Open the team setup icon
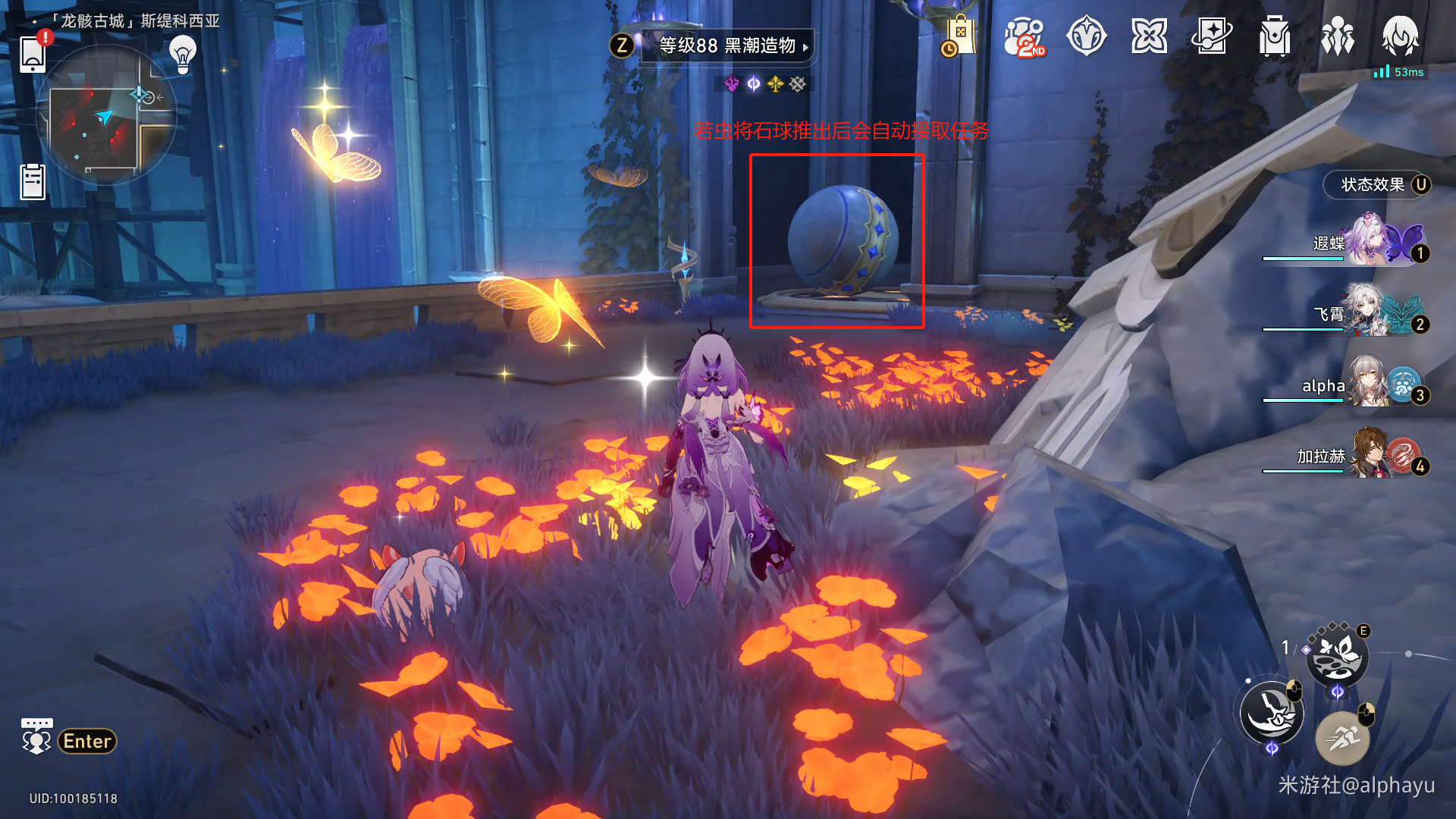1456x819 pixels. click(x=1338, y=36)
